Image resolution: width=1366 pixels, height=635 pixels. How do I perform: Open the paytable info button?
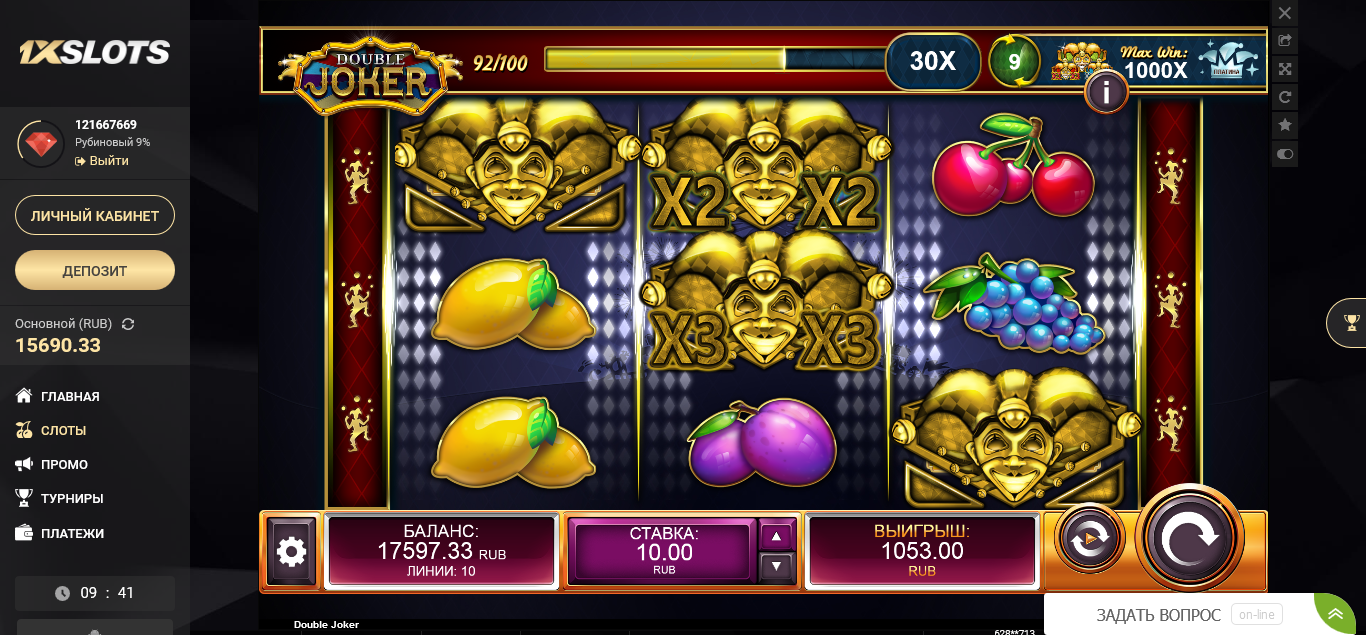click(x=1106, y=93)
